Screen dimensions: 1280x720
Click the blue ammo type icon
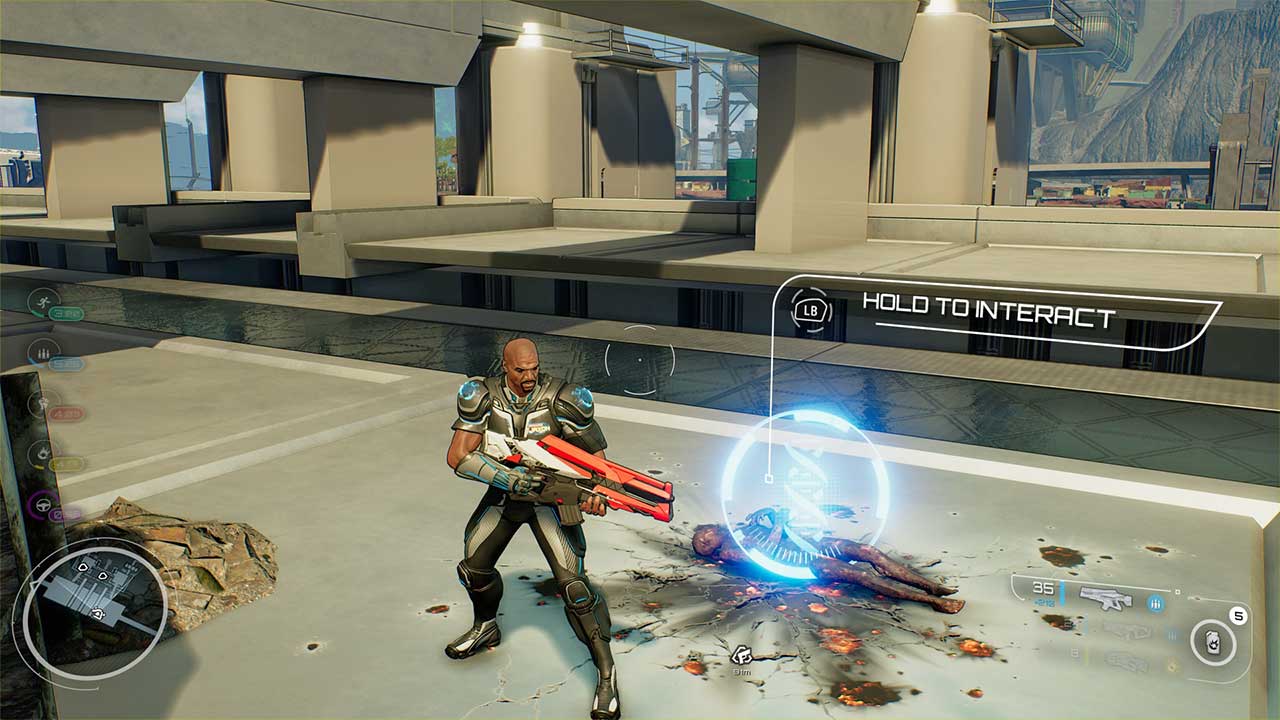(1156, 603)
